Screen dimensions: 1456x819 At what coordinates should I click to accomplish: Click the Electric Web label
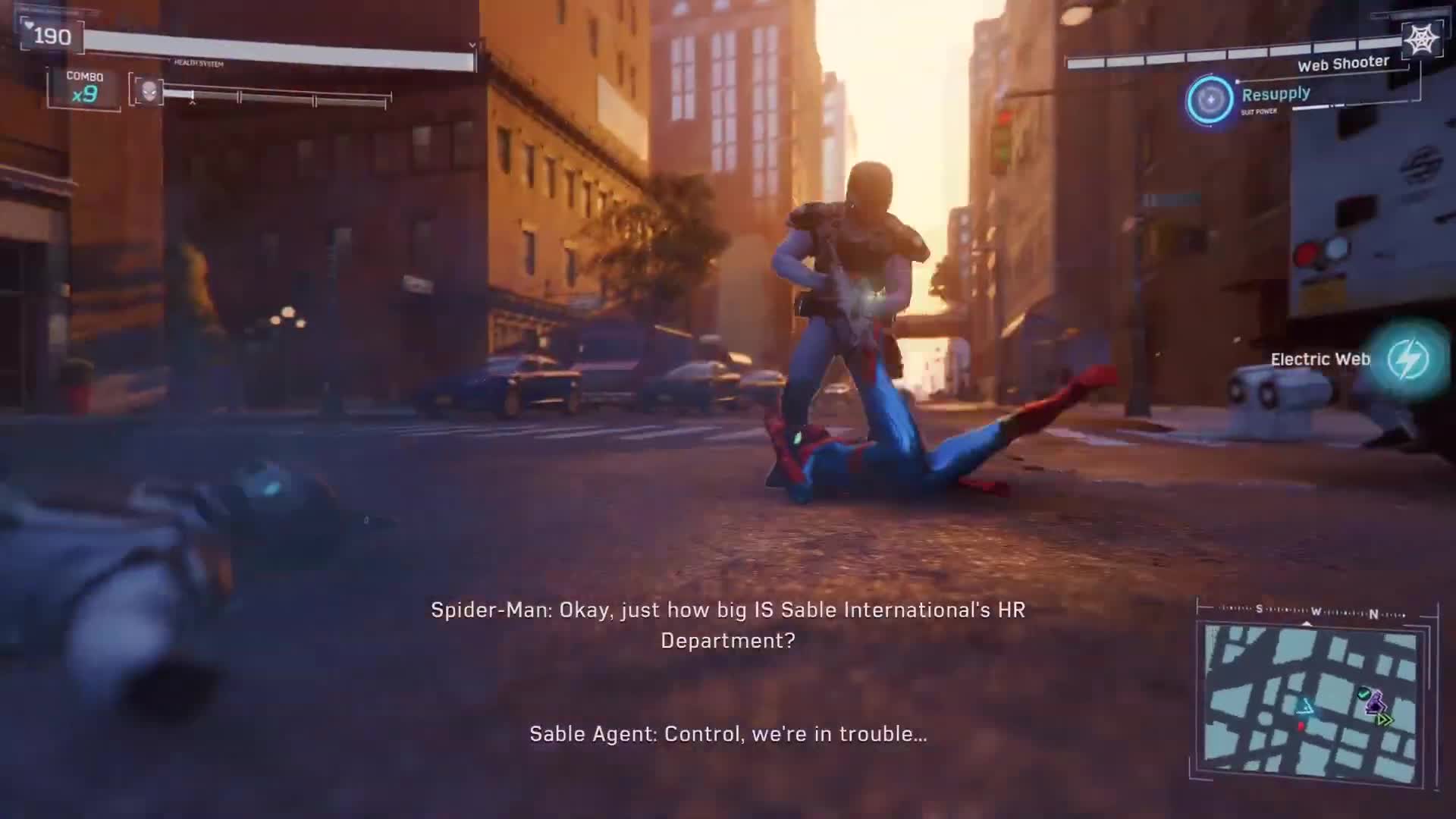click(1322, 359)
